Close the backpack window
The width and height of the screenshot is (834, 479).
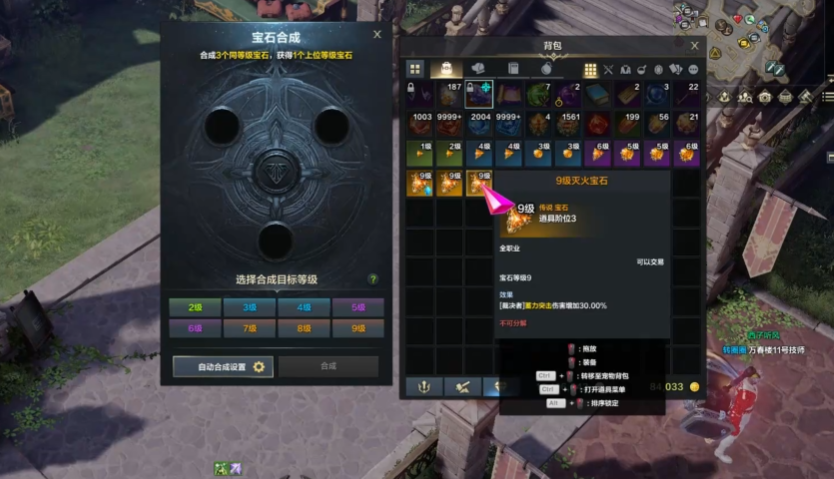(695, 45)
